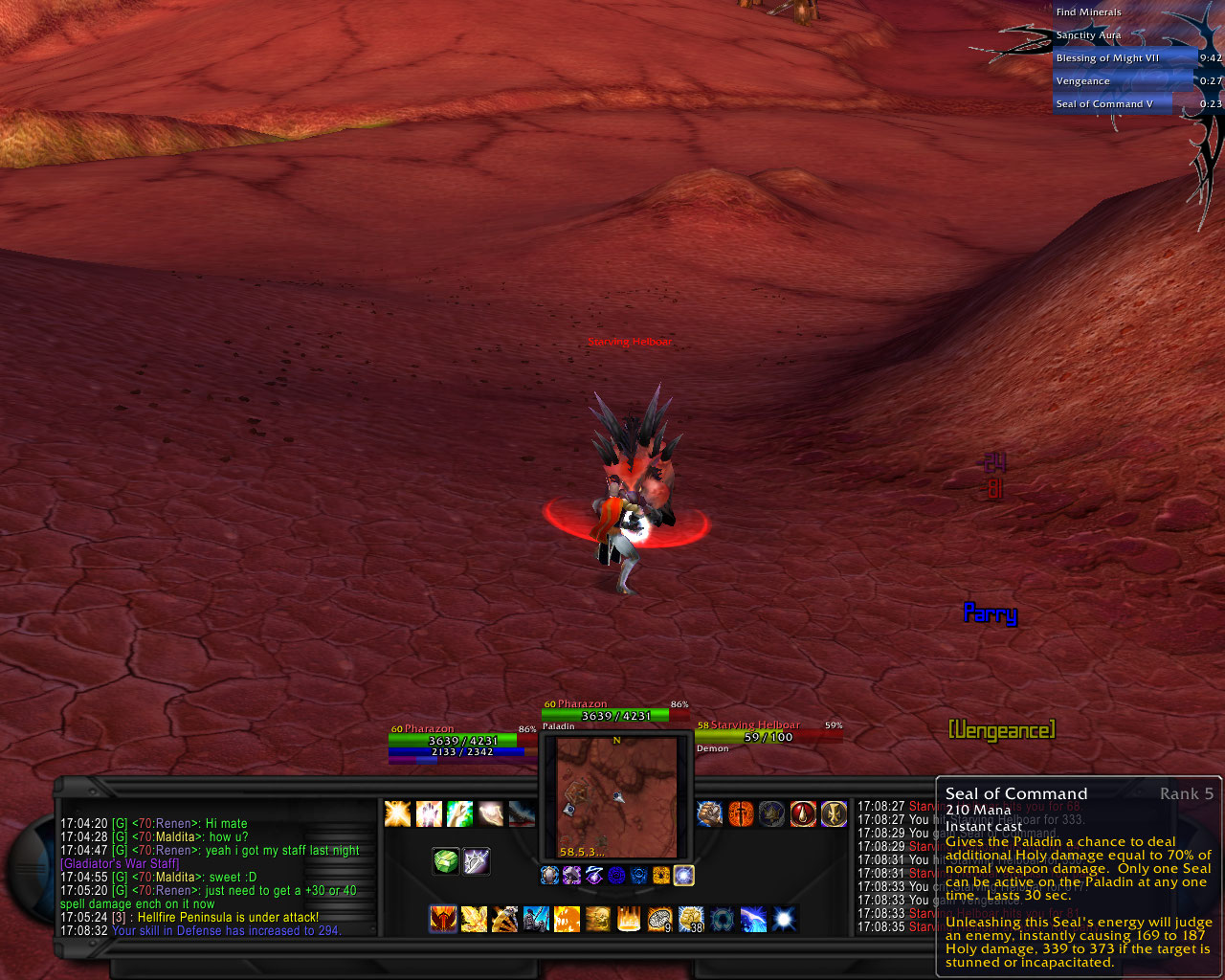Viewport: 1225px width, 980px height.
Task: Activate the white starburst spell icon
Action: click(784, 920)
